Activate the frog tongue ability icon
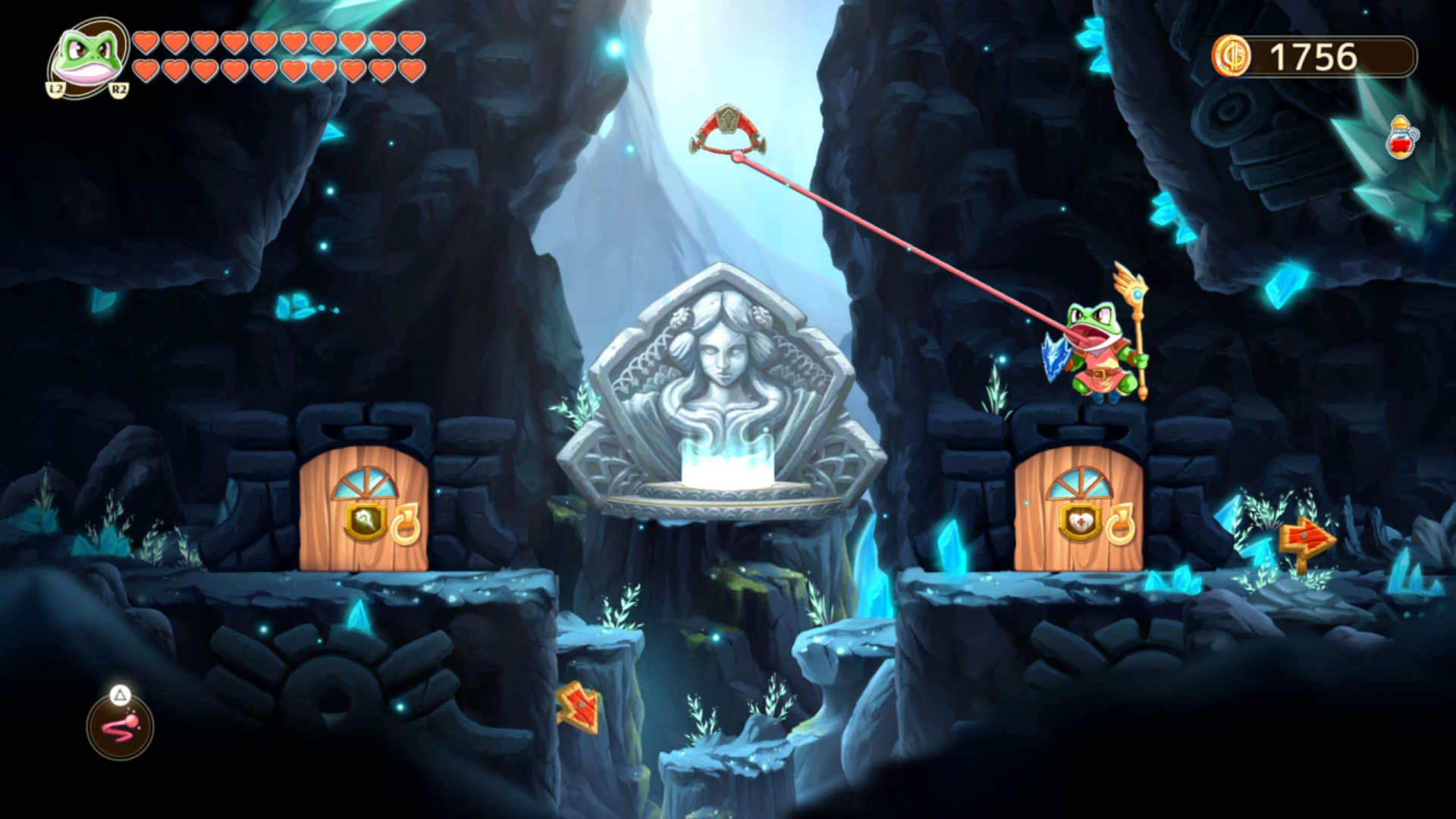 [x=120, y=727]
